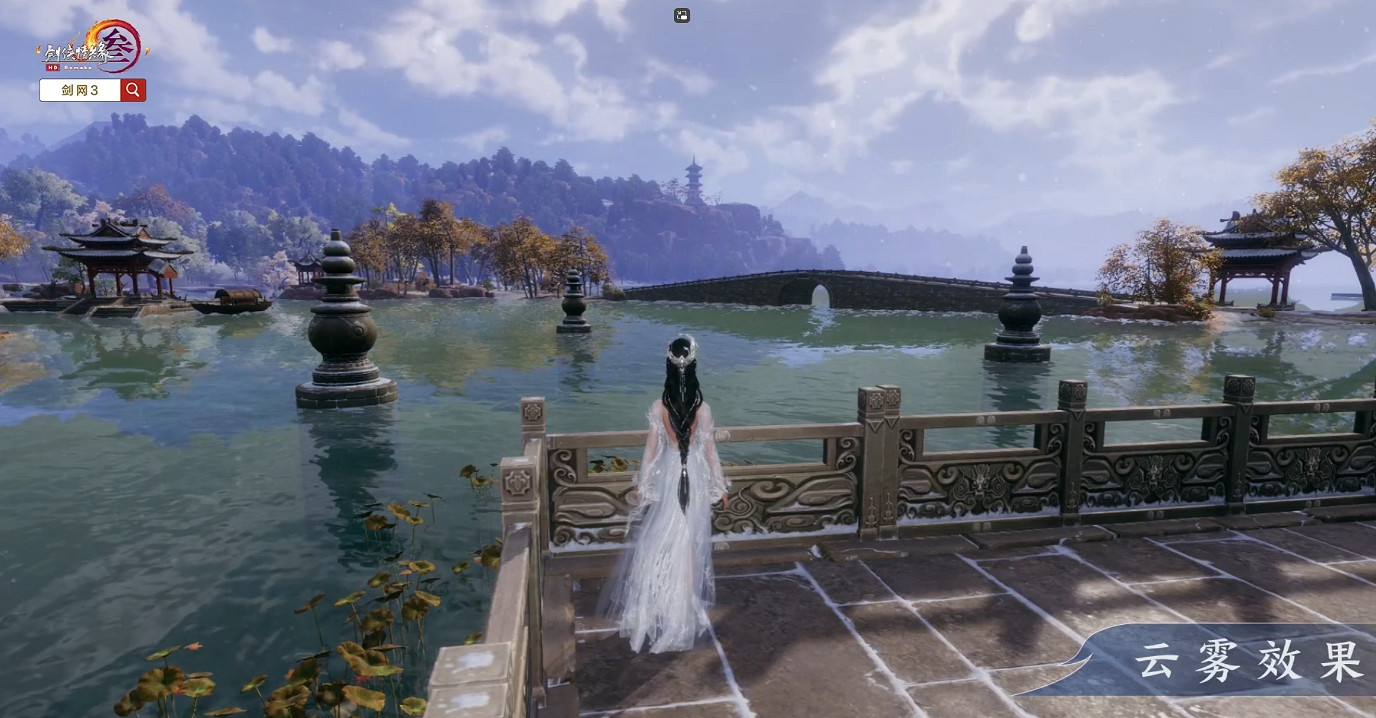Click the 剑网3 search text box
This screenshot has width=1376, height=718.
80,90
